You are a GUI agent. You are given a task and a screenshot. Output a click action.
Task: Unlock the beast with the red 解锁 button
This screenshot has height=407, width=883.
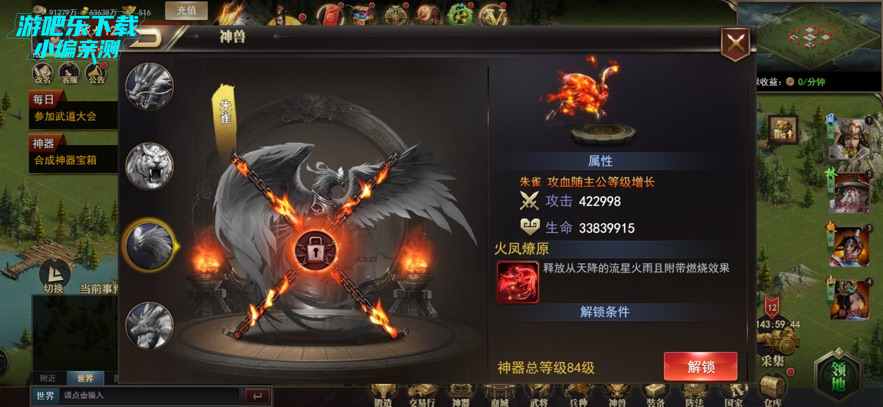pyautogui.click(x=700, y=366)
